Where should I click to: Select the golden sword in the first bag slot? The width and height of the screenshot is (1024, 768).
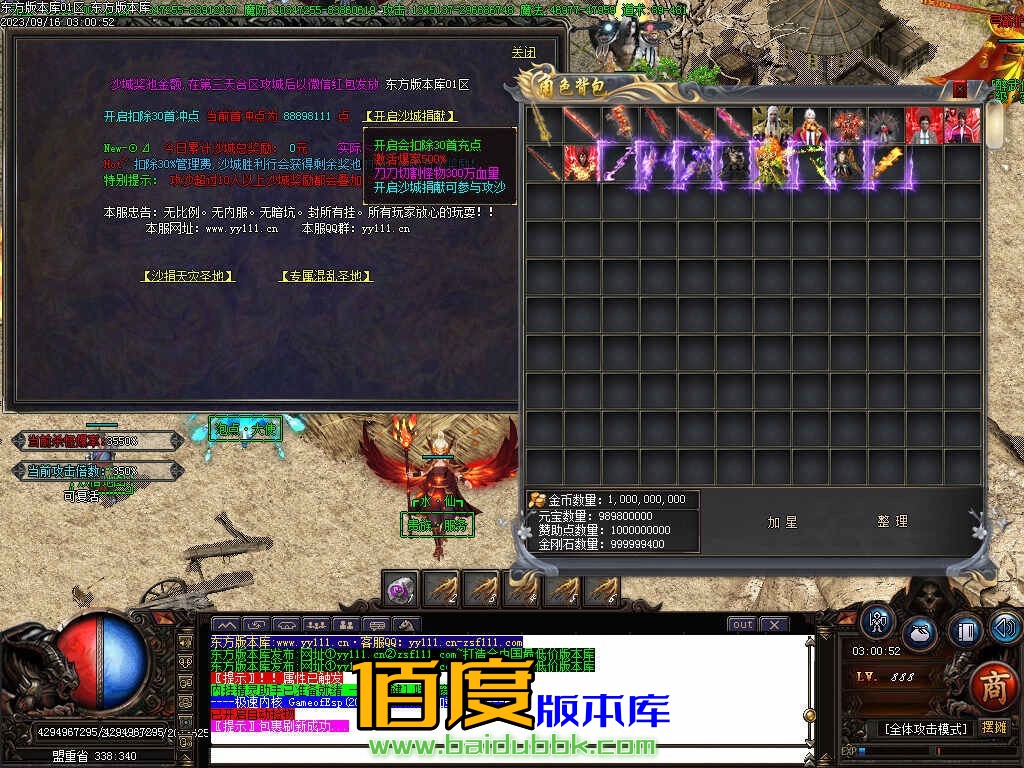[543, 125]
